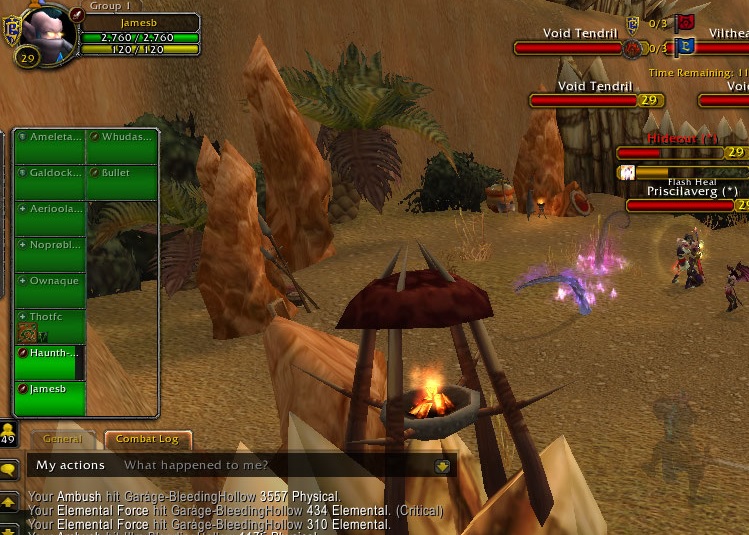Click Jamesb's player portrait frame
749x535 pixels.
pos(47,31)
